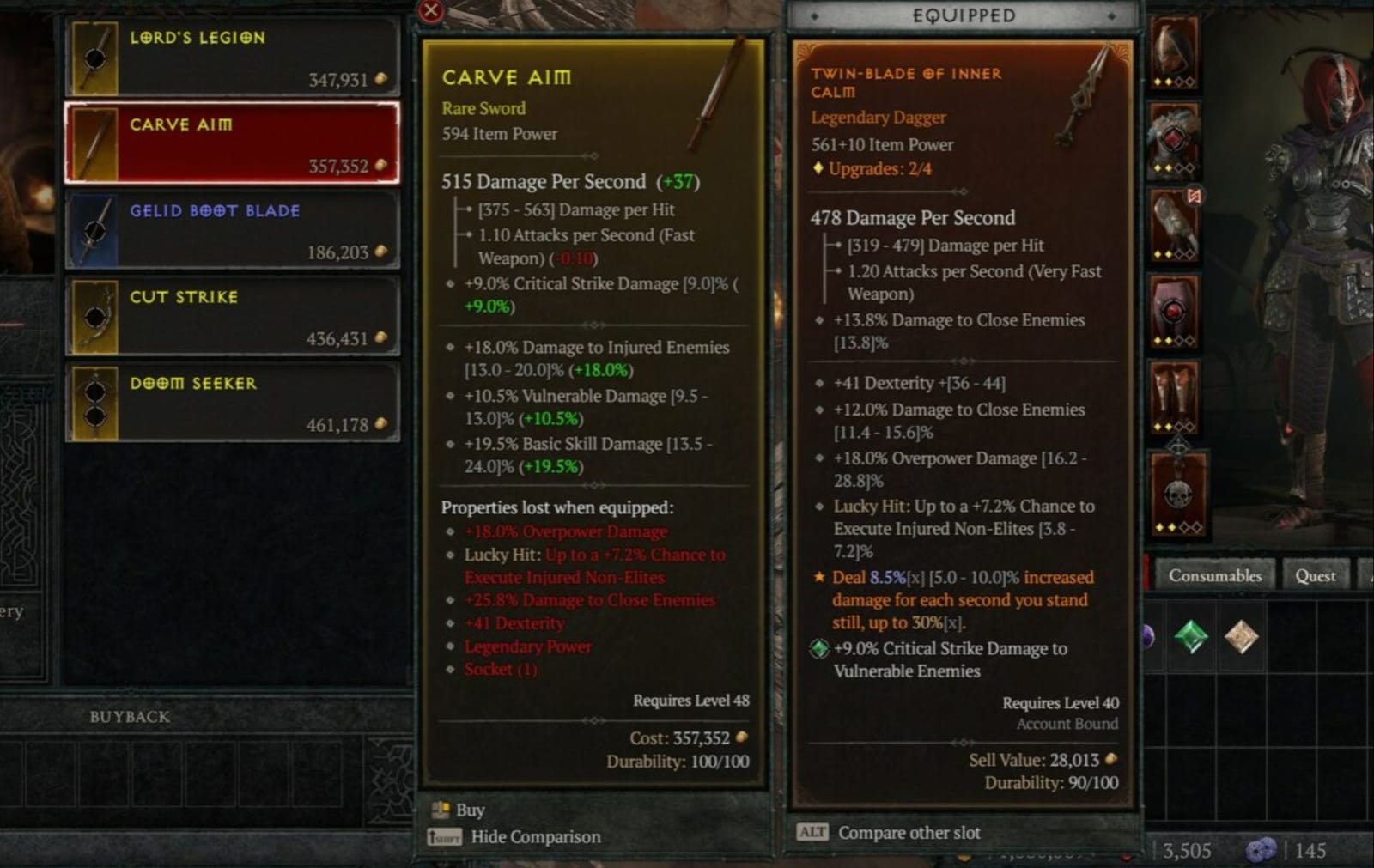The width and height of the screenshot is (1374, 868).
Task: Select the Carve Aim sword icon
Action: (x=94, y=143)
